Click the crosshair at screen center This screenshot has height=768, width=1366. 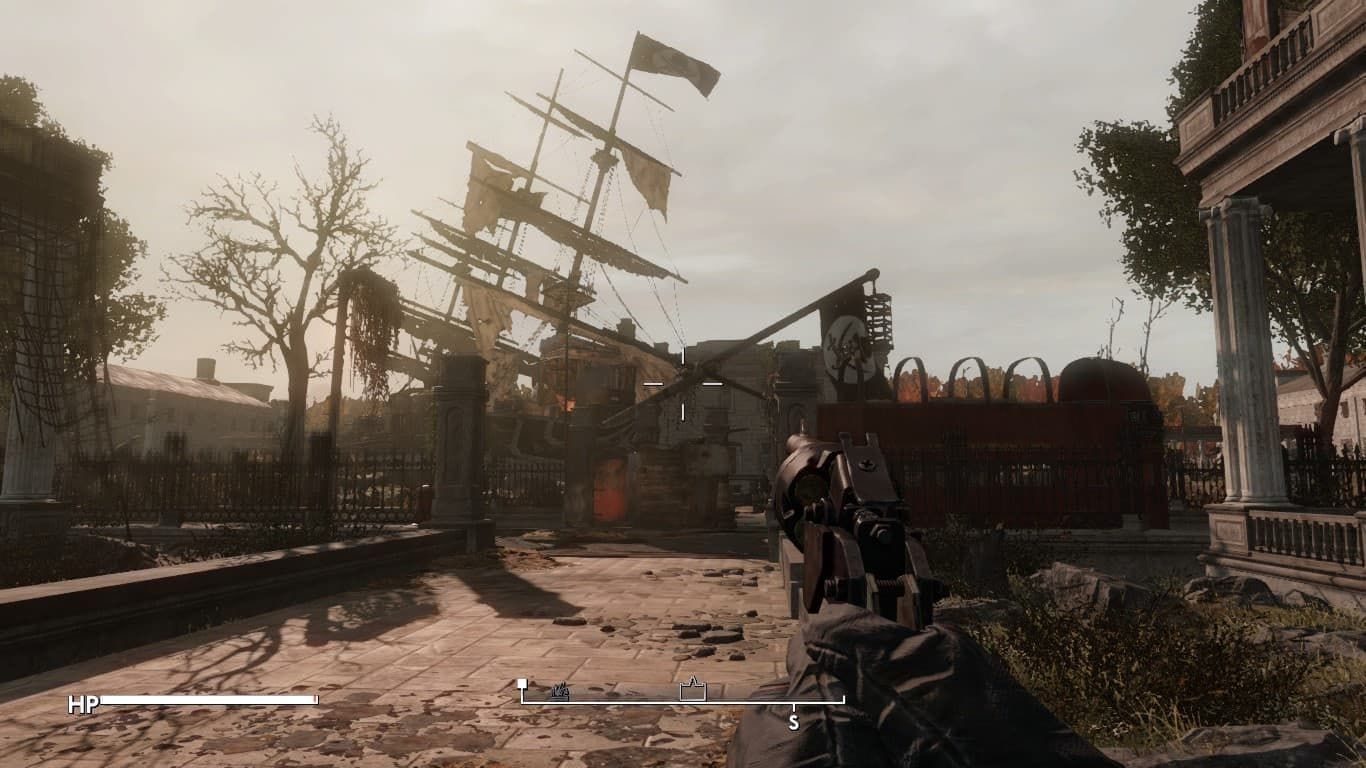(x=683, y=384)
